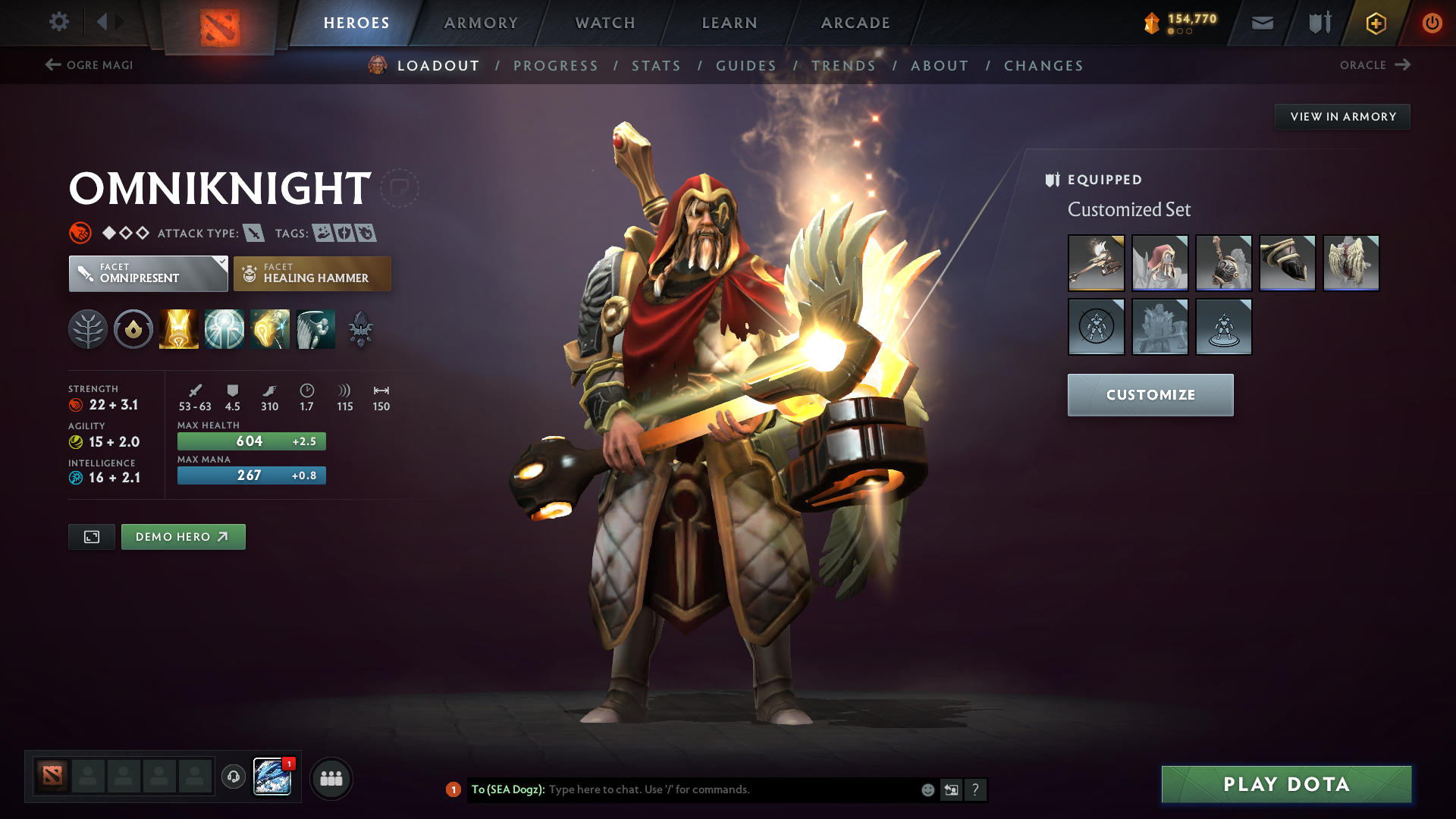This screenshot has height=819, width=1456.
Task: Open the Armory from the top menu
Action: click(x=481, y=22)
